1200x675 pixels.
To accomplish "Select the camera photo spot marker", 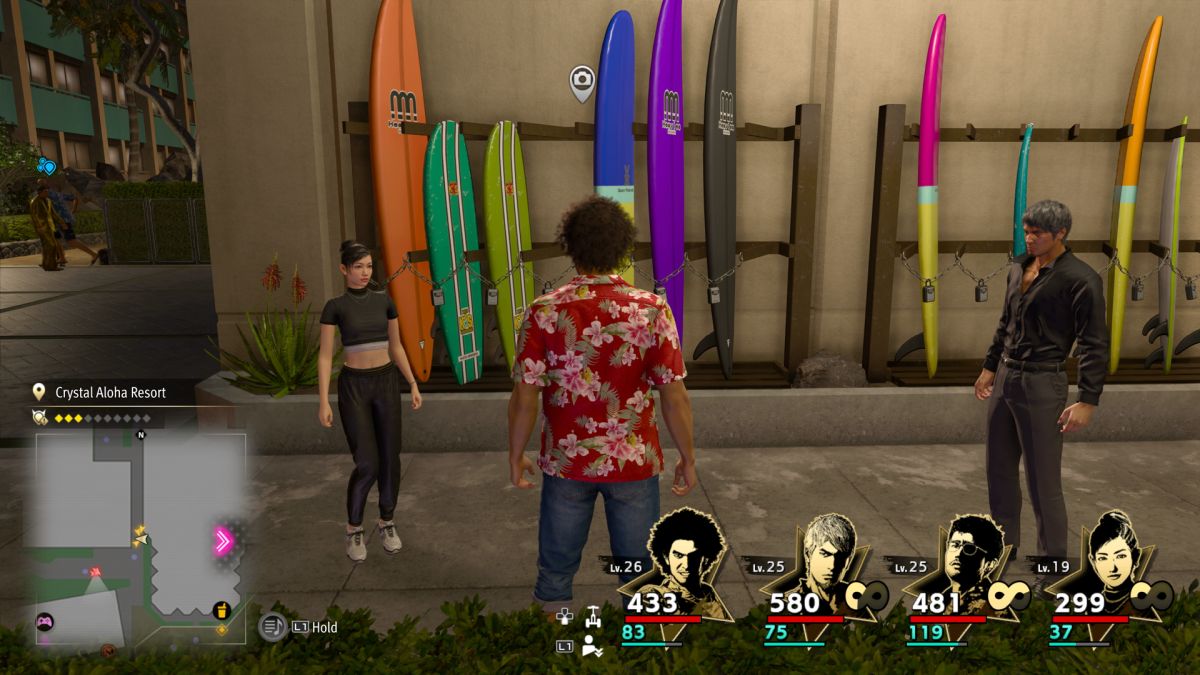I will [x=581, y=82].
